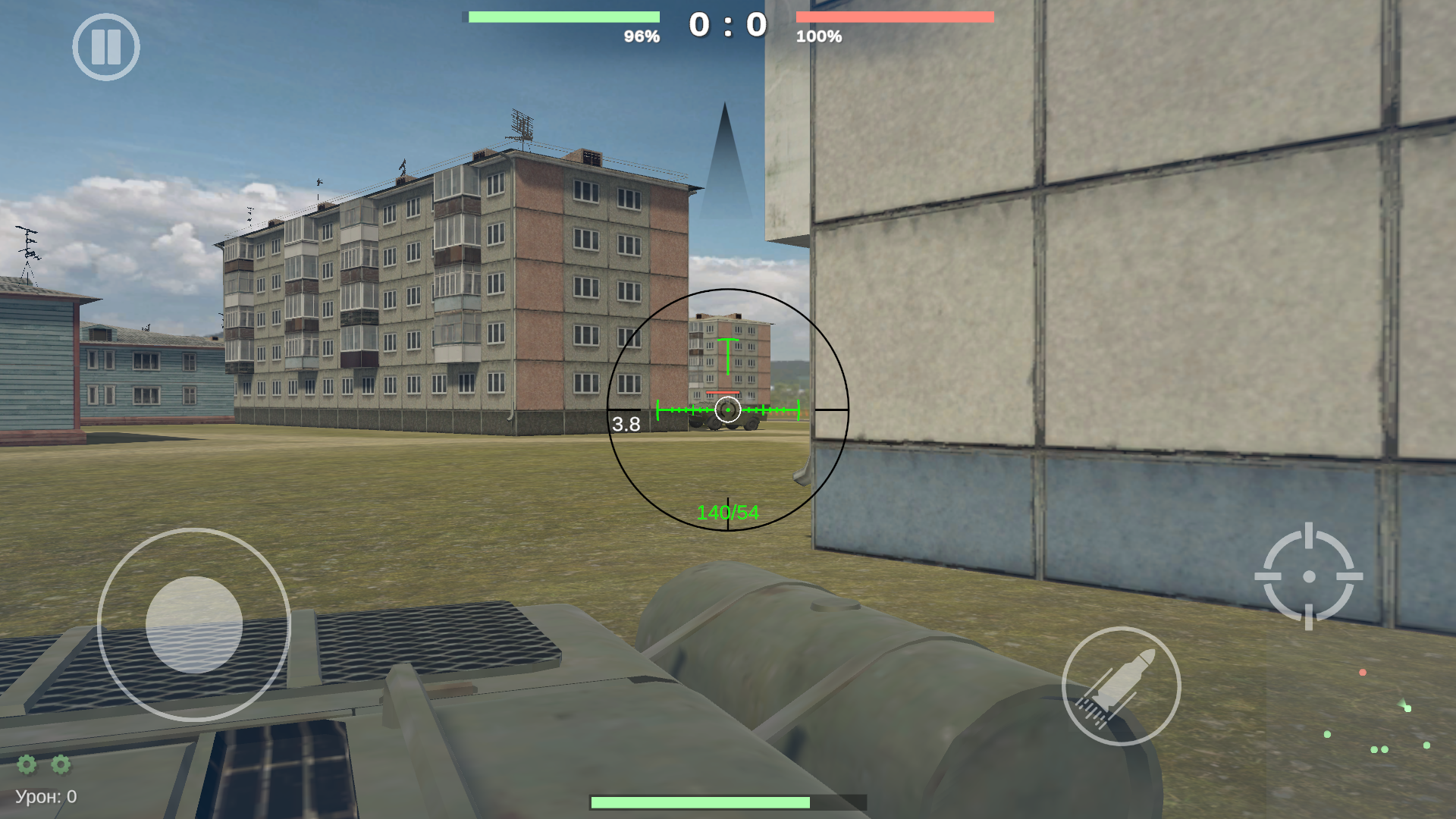Image resolution: width=1456 pixels, height=819 pixels.
Task: Tap the center of the sniper reticle
Action: coord(726,410)
